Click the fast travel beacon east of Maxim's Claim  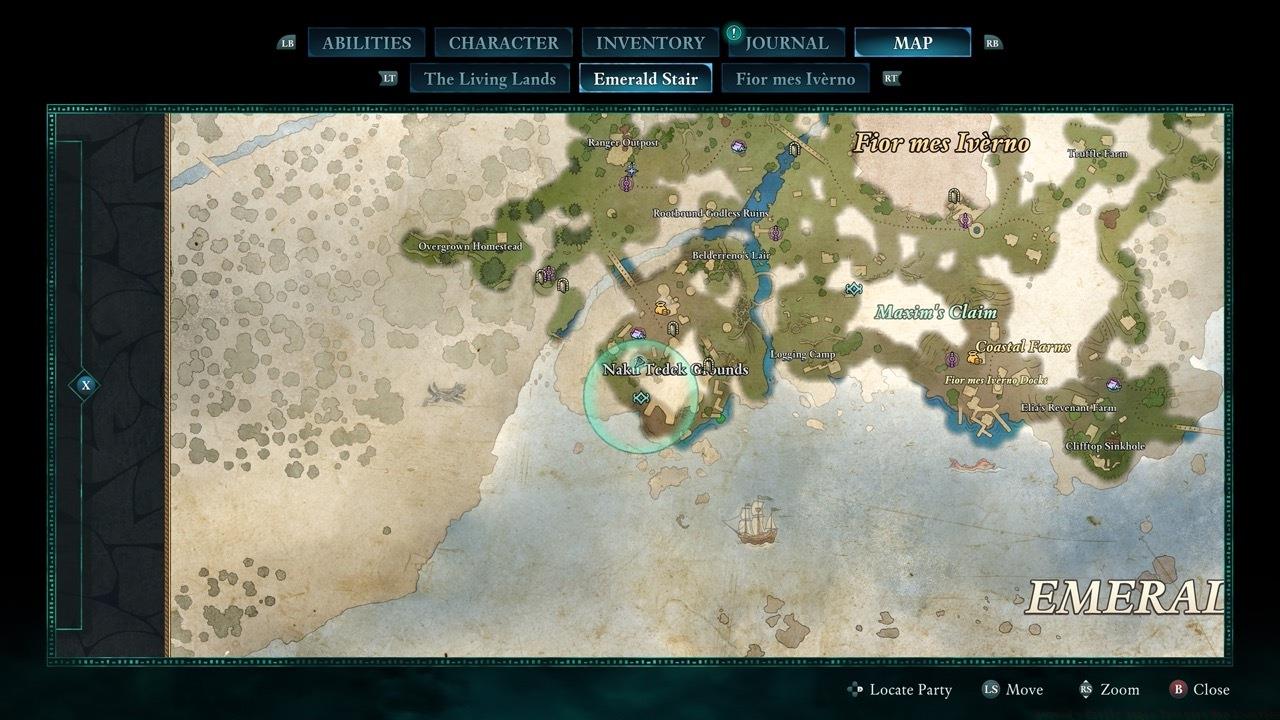(854, 288)
